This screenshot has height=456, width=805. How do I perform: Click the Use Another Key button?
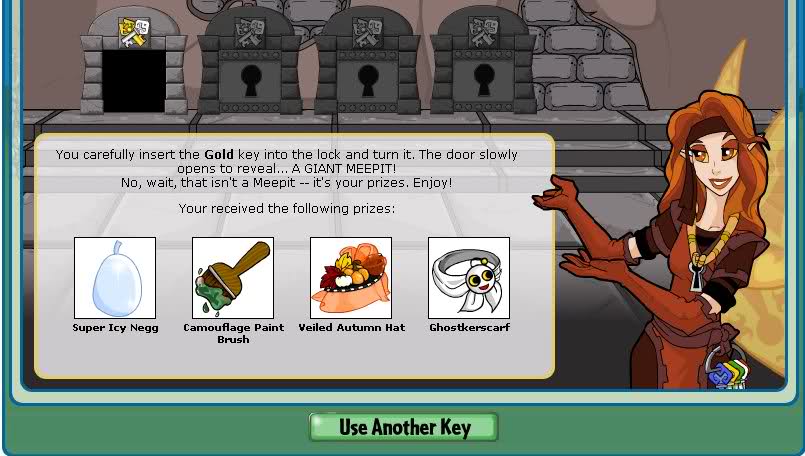point(403,427)
